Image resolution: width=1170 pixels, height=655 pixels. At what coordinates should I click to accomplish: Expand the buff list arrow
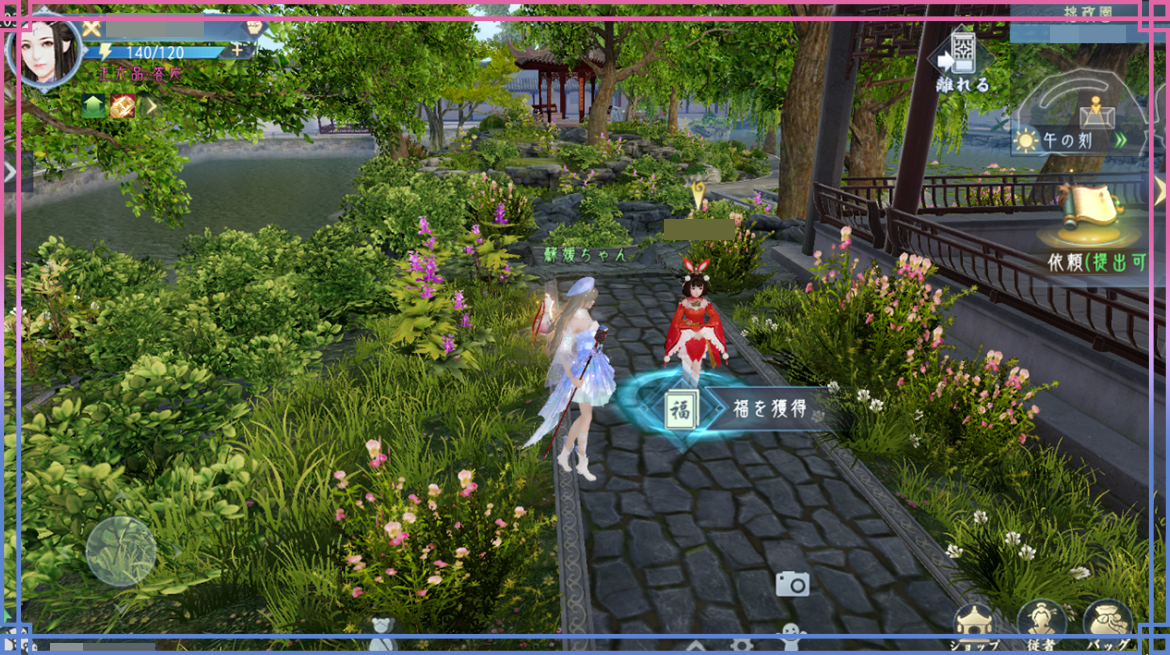tap(150, 106)
